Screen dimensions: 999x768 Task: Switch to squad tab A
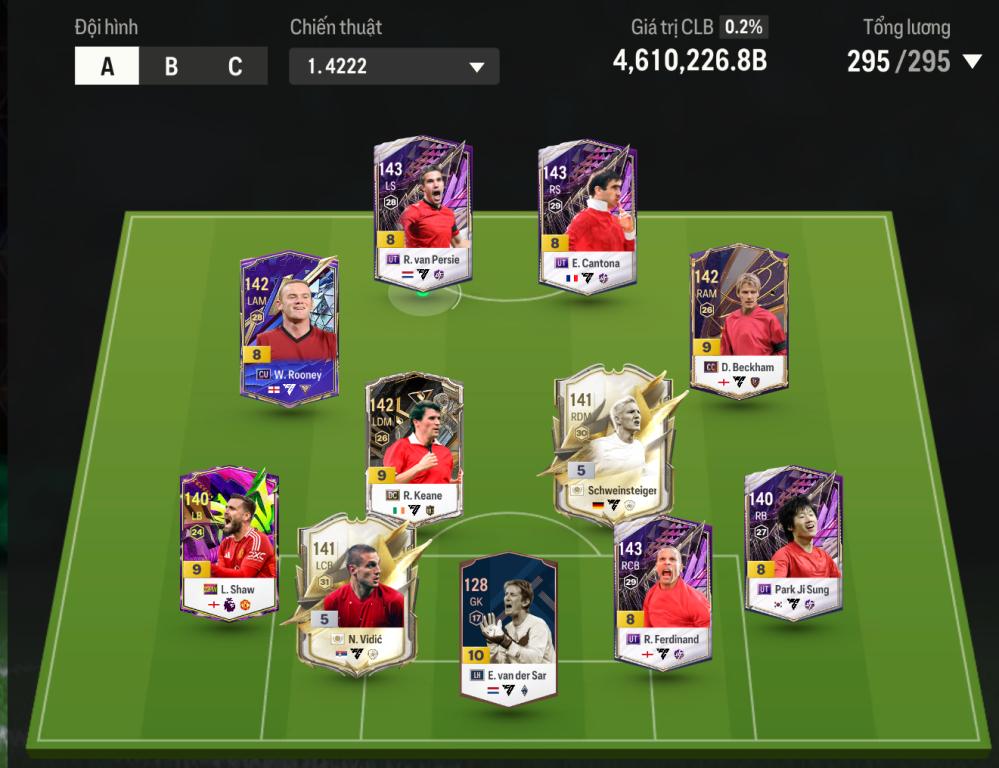point(107,67)
